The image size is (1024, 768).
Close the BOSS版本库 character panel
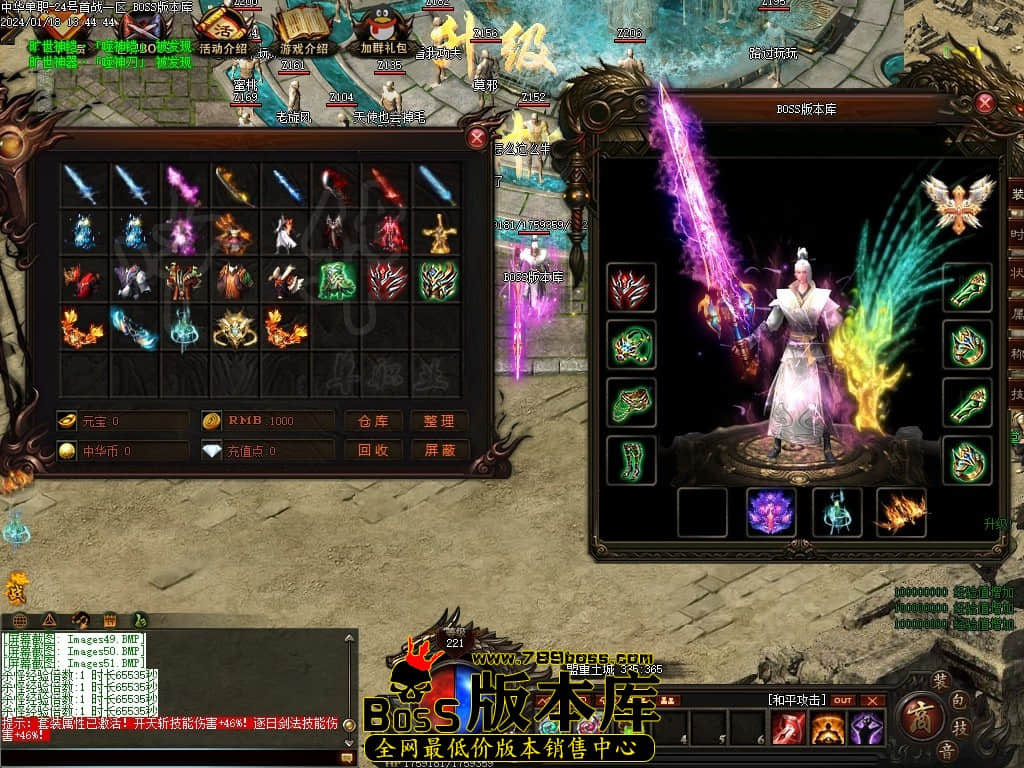[985, 103]
